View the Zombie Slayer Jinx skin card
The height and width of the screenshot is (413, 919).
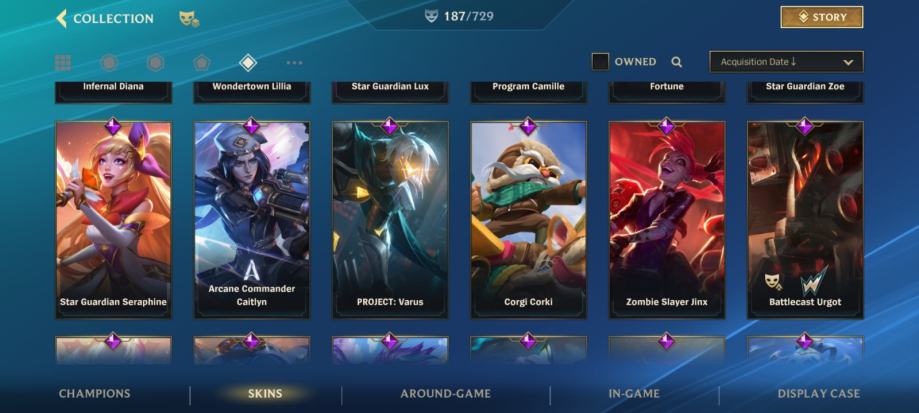click(x=666, y=220)
